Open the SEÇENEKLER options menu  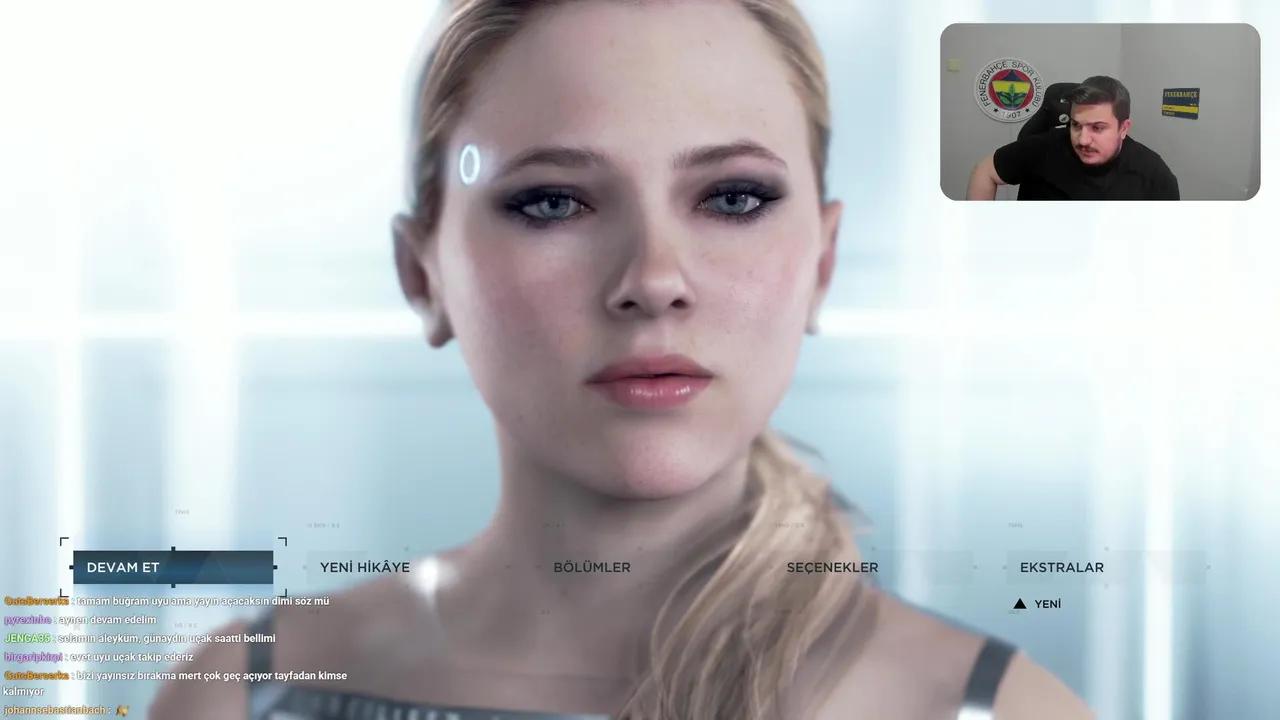tap(830, 567)
